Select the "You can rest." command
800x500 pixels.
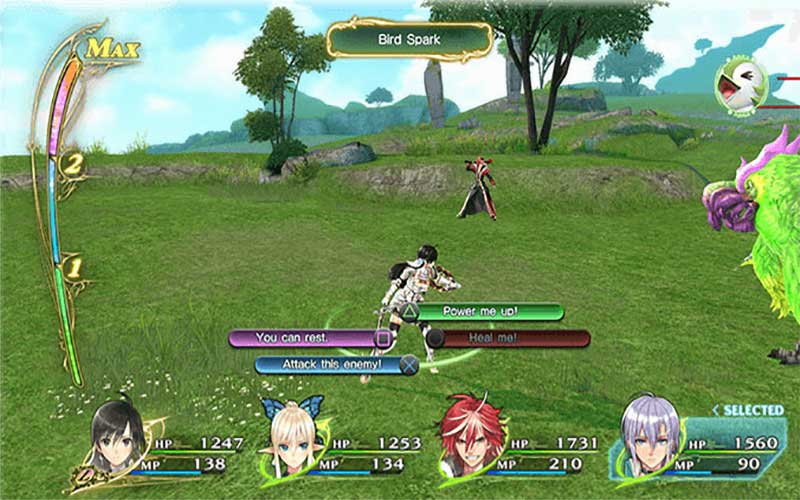point(305,338)
